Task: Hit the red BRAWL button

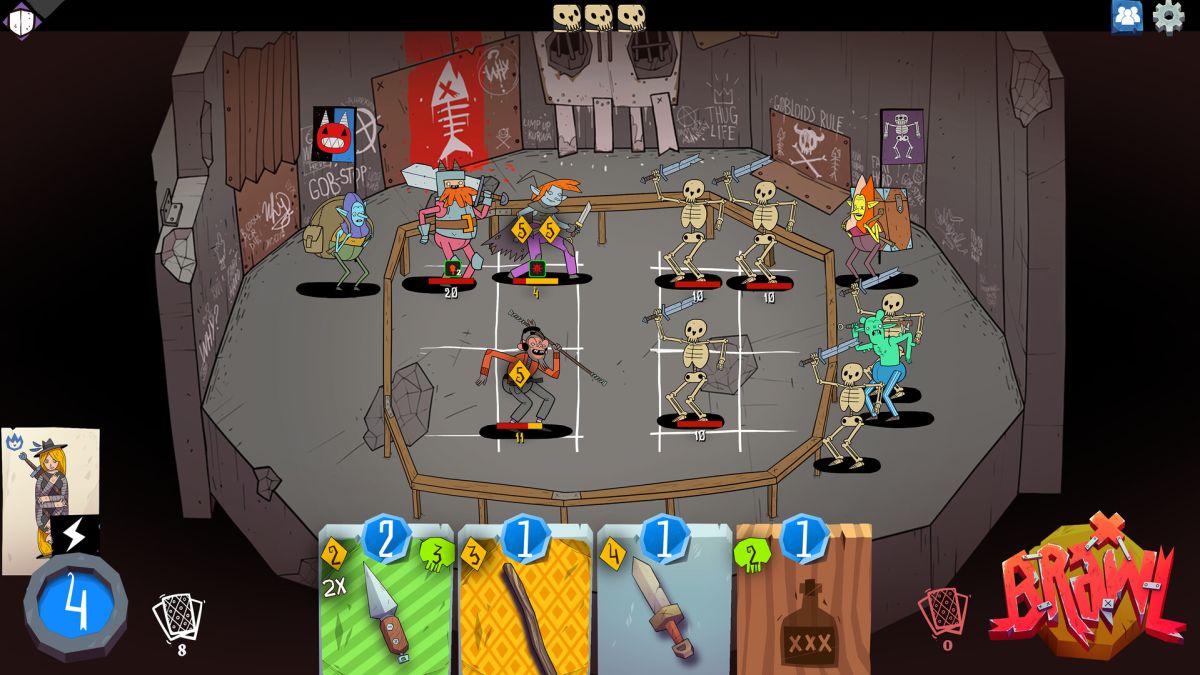Action: point(1087,590)
